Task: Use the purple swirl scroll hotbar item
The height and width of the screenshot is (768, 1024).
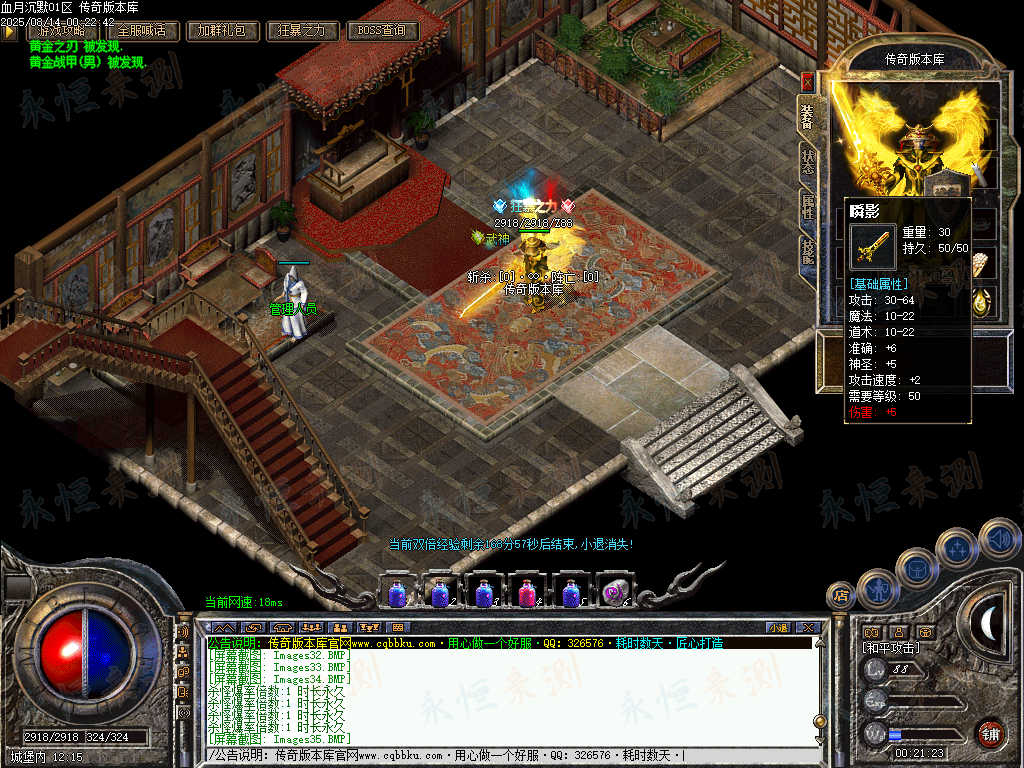Action: pos(612,592)
